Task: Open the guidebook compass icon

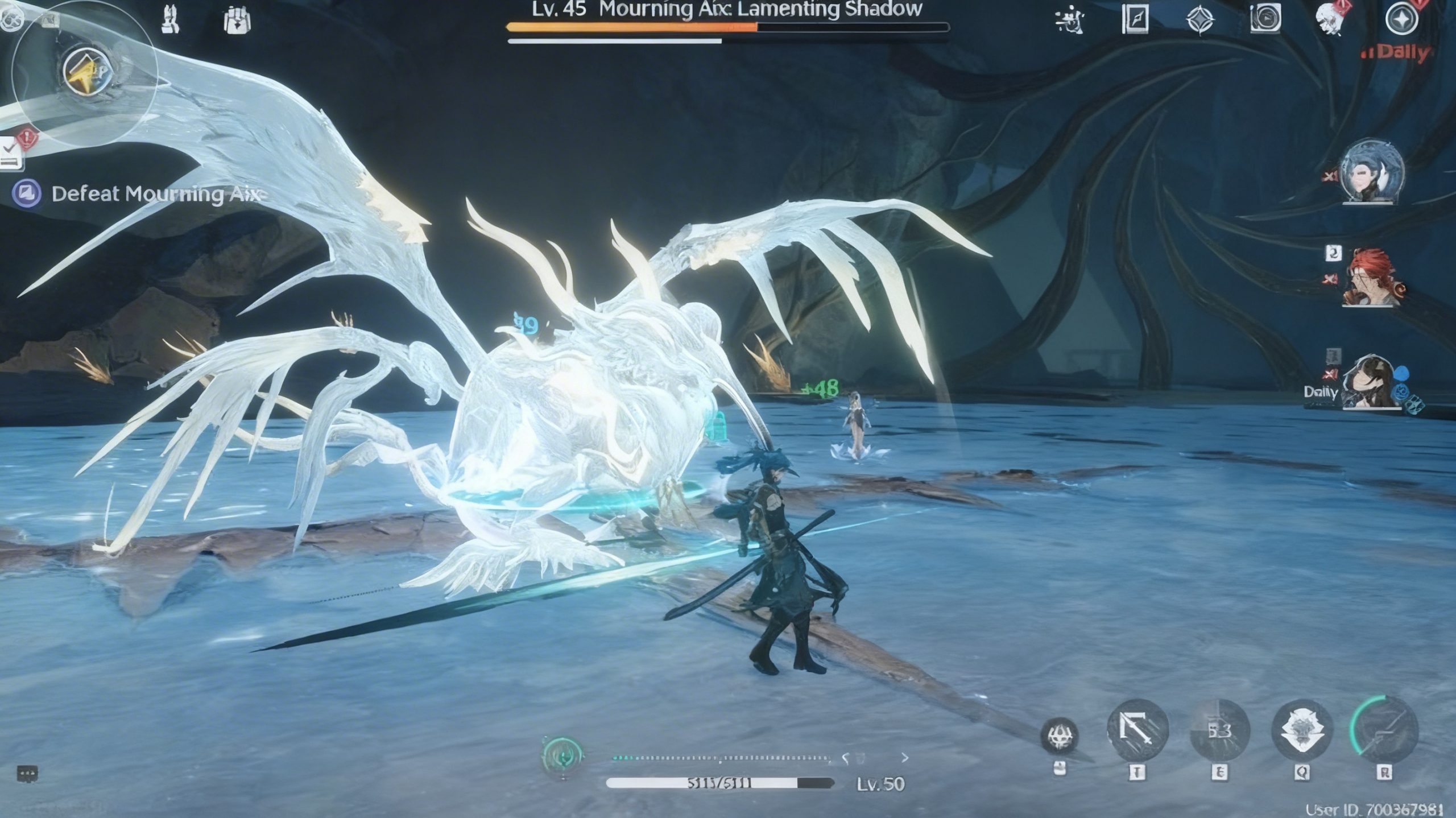Action: [1135, 20]
